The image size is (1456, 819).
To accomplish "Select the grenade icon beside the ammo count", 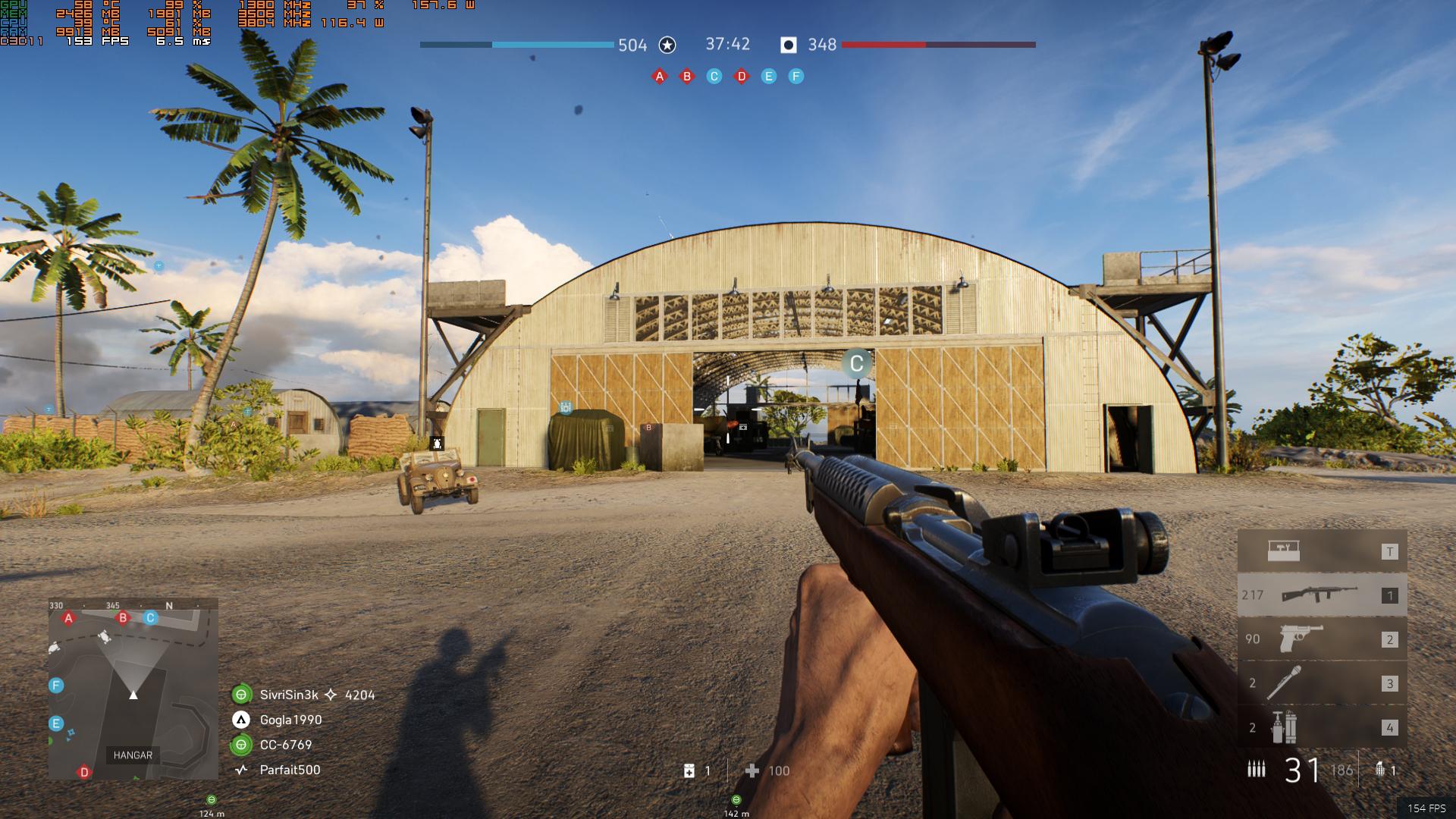I will coord(1379,770).
